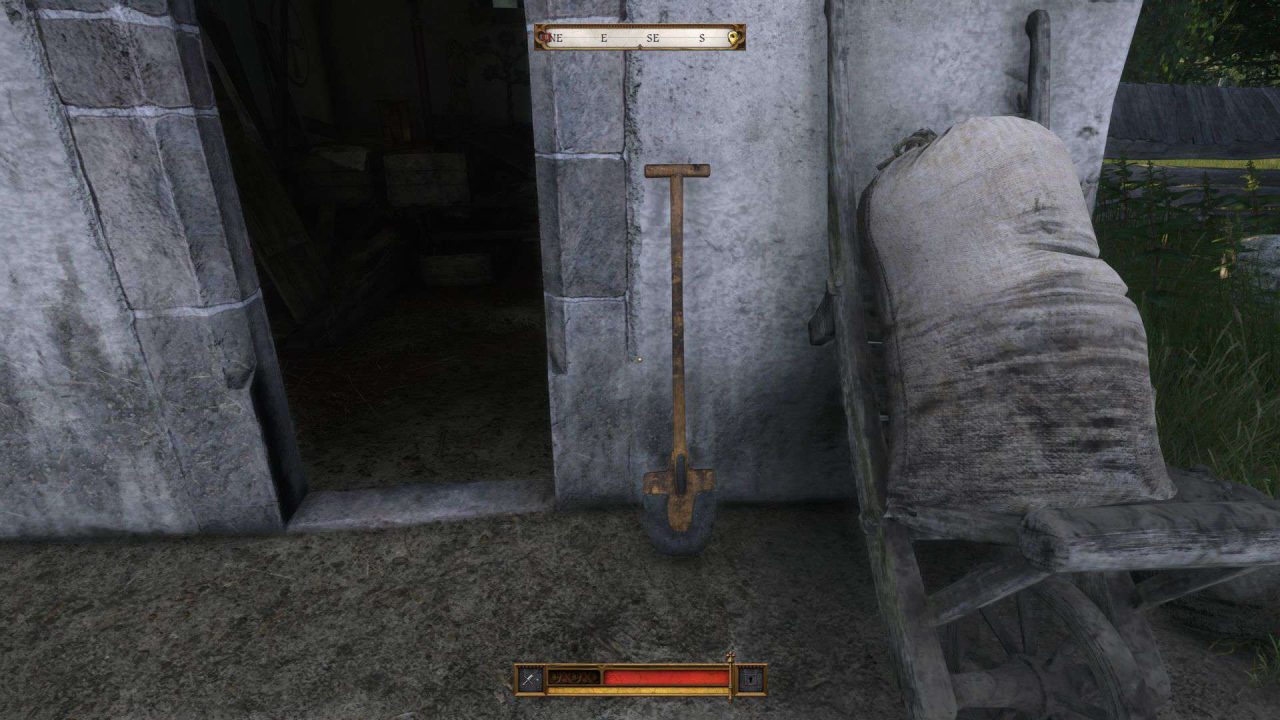Click the keyhole icon in the bottom-right HUD
1280x720 pixels.
(750, 678)
